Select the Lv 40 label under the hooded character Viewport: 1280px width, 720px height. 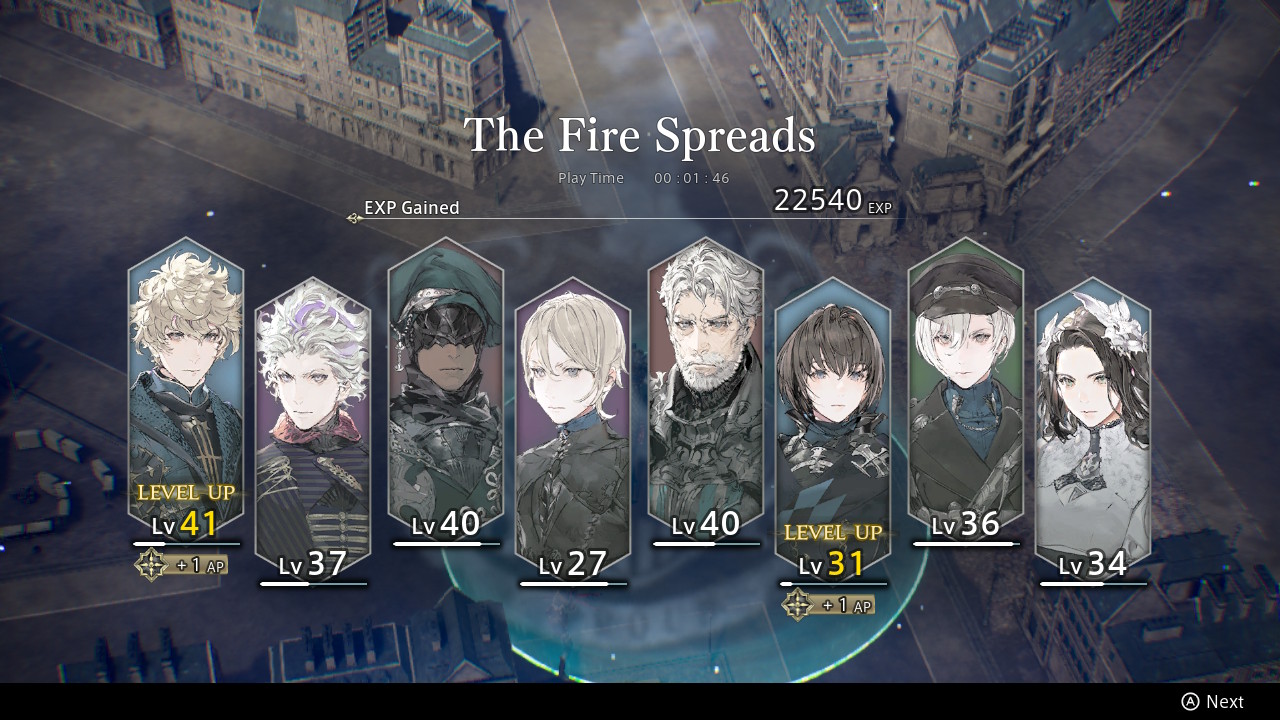[445, 522]
